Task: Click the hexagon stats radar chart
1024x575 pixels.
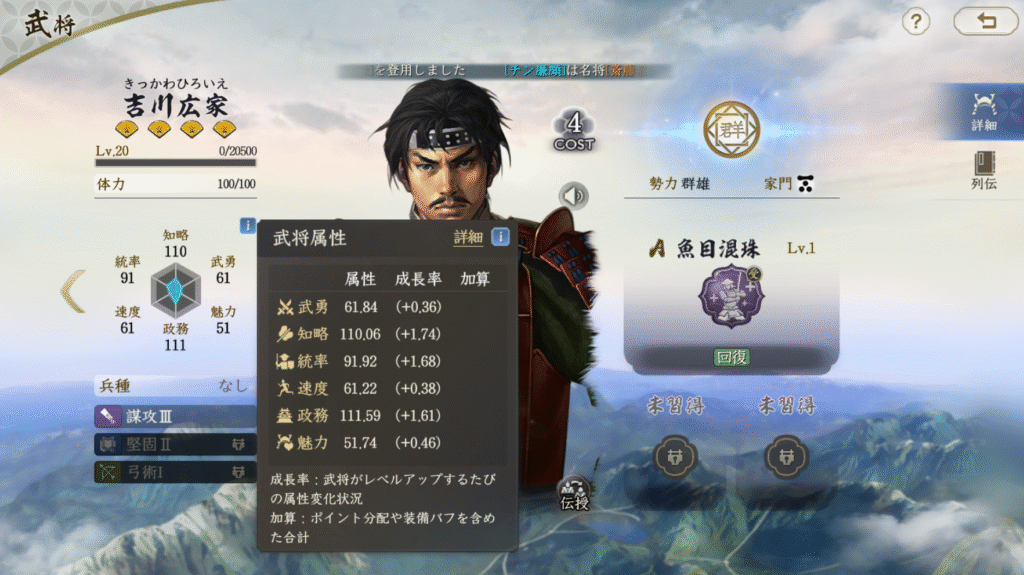Action: point(175,290)
